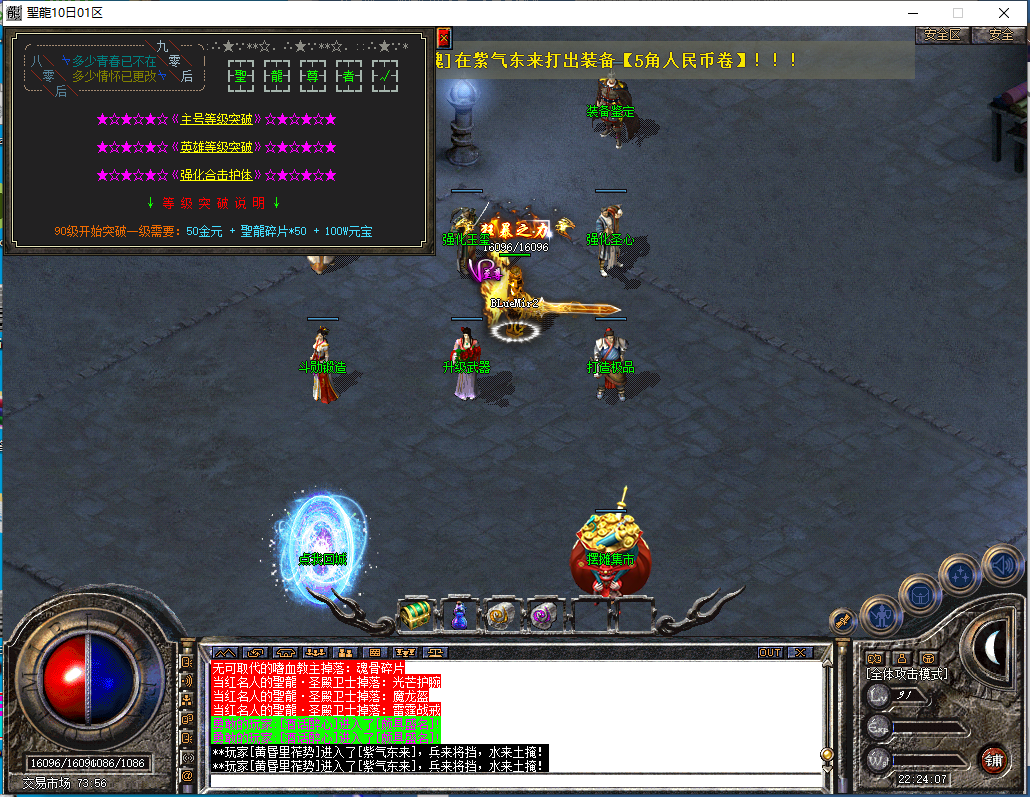Viewport: 1030px width, 797px height.
Task: Minimize the game window
Action: (911, 13)
